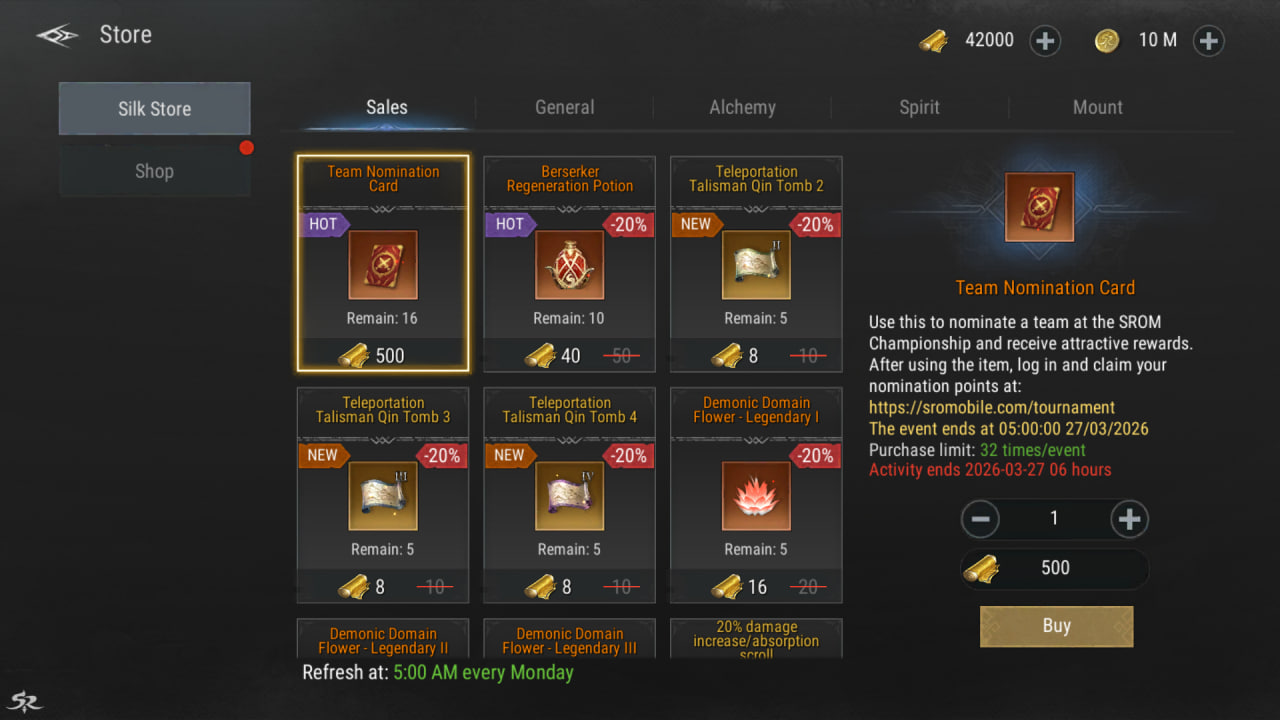Viewport: 1280px width, 720px height.
Task: Open the sromobile.com tournament link
Action: click(991, 408)
